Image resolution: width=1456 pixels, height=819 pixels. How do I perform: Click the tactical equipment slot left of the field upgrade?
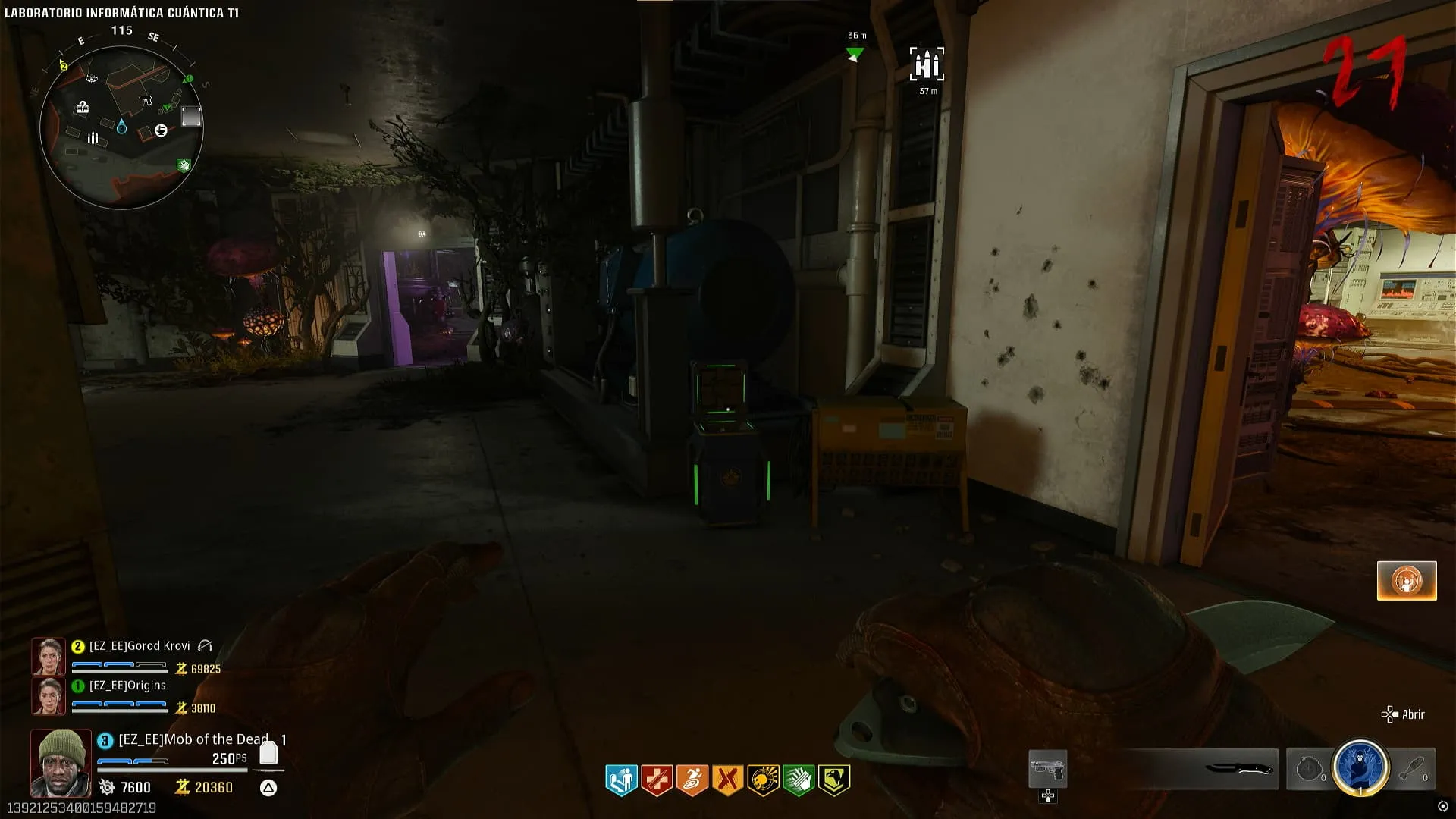[1309, 769]
